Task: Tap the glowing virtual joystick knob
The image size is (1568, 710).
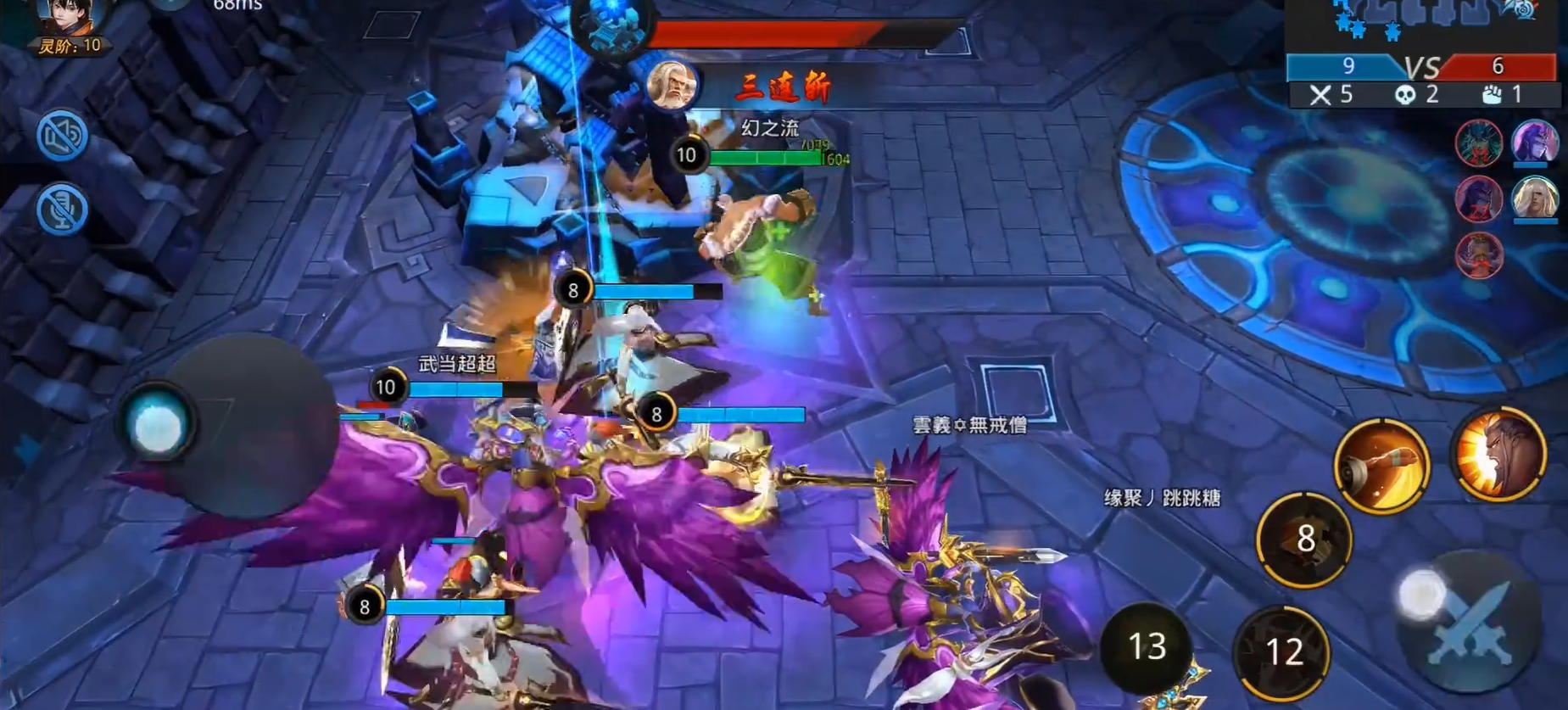Action: coord(158,426)
